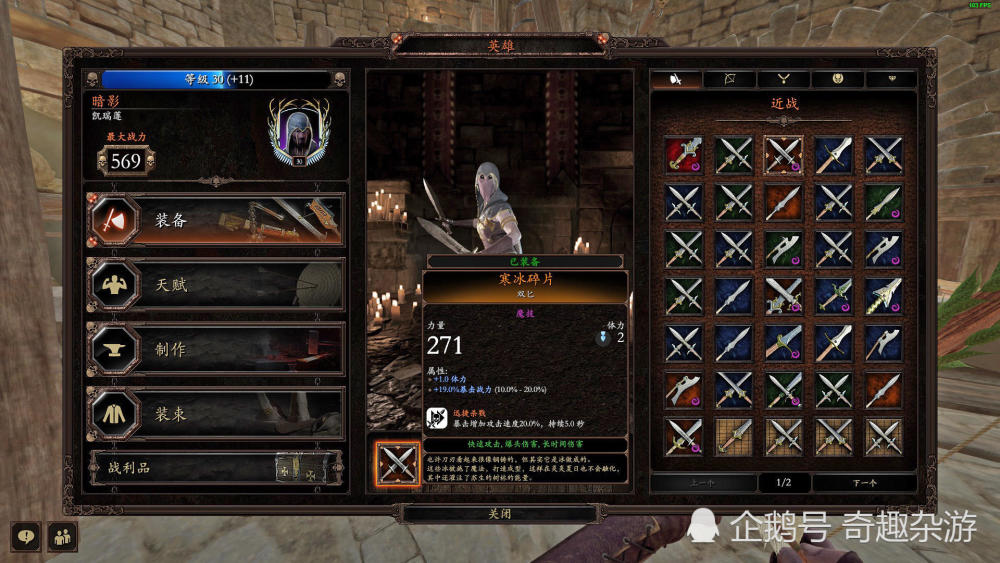Screen dimensions: 1000x563
Task: Open the 战利品 loot chests entry
Action: [x=217, y=467]
